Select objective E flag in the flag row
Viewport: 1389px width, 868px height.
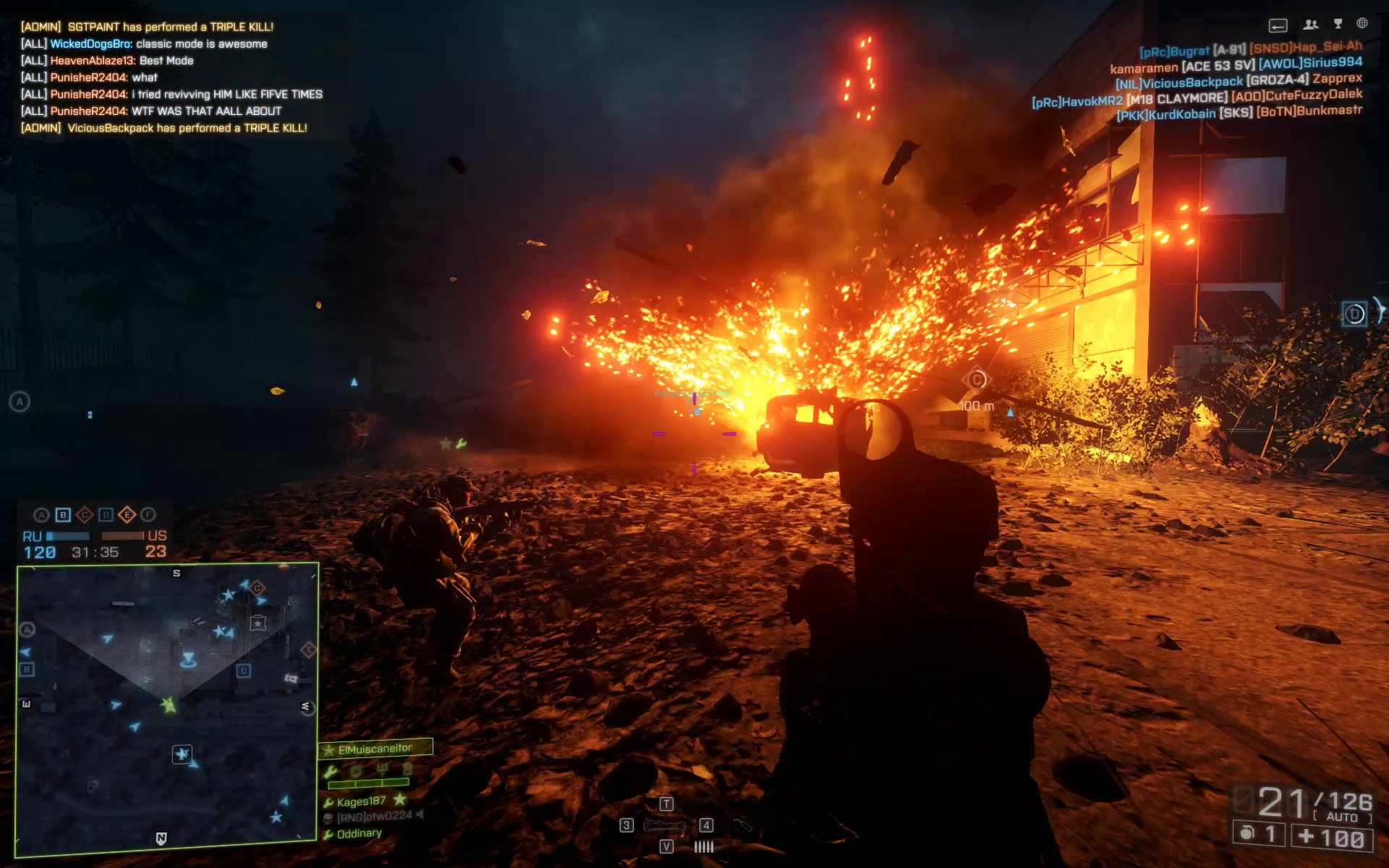click(127, 515)
